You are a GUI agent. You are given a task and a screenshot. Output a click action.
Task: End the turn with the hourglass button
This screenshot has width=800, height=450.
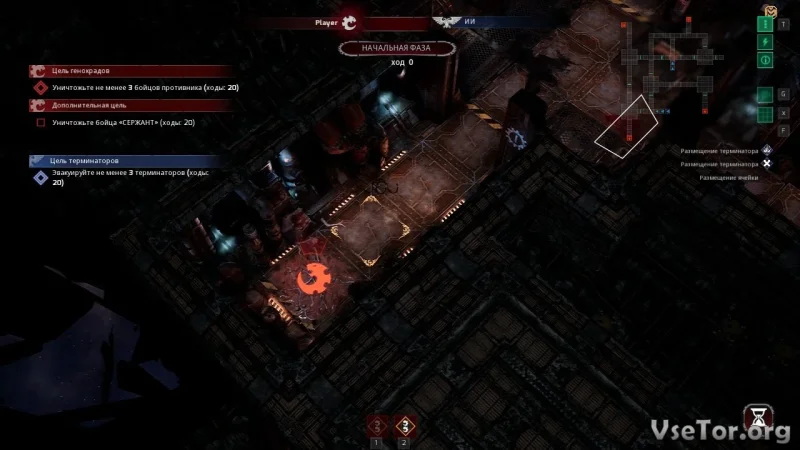(757, 418)
